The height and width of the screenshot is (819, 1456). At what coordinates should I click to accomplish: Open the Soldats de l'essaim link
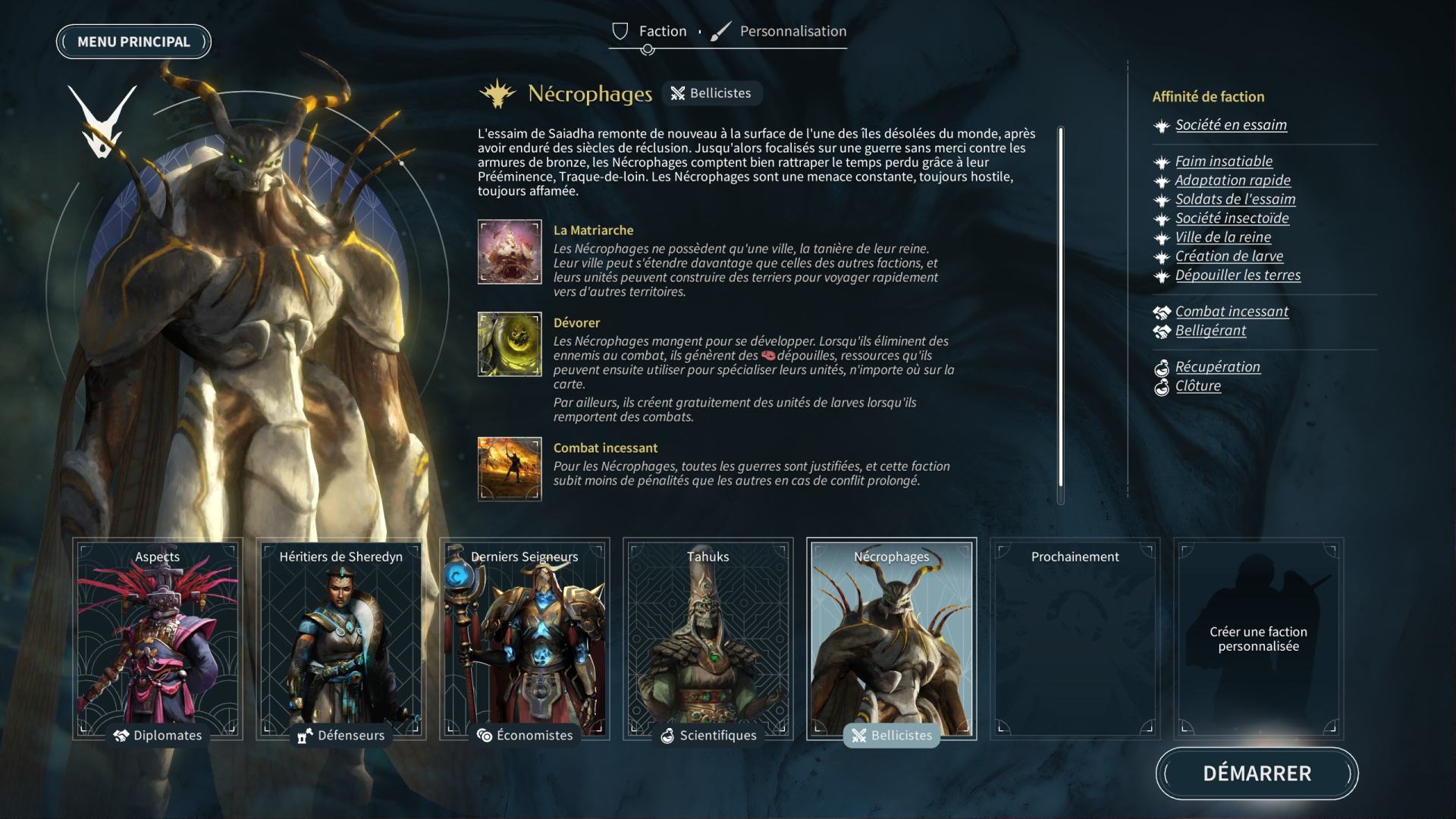pos(1235,199)
